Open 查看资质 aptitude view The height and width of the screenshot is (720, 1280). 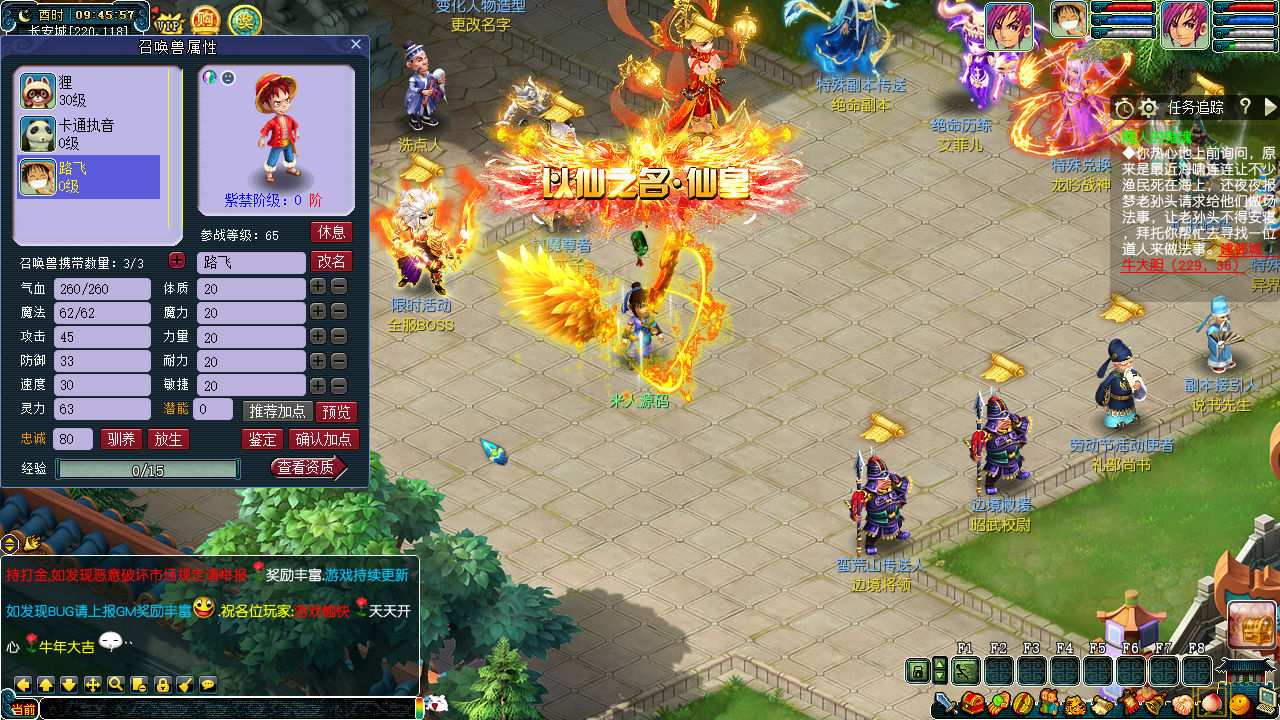(308, 467)
